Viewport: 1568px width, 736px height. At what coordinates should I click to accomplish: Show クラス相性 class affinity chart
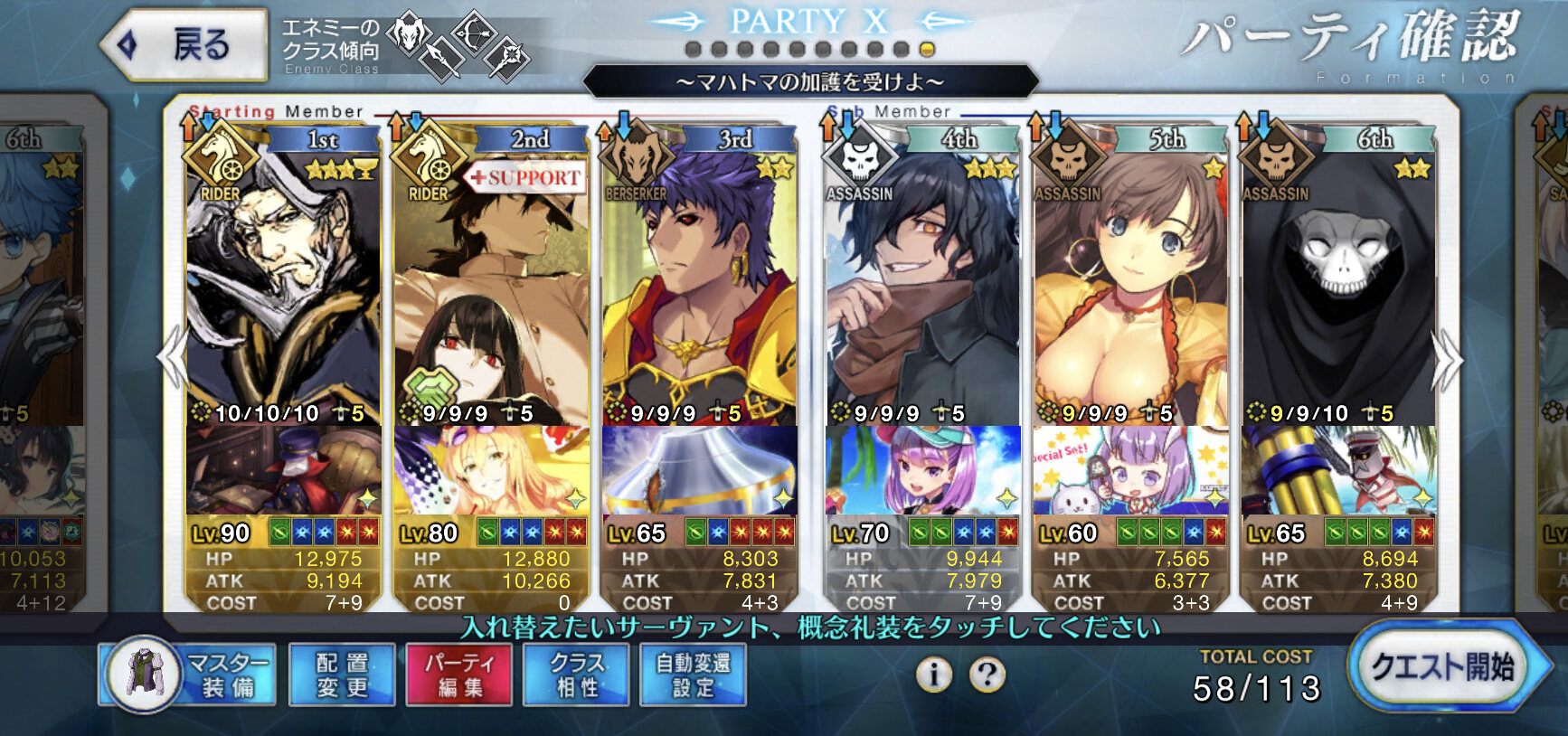point(577,675)
